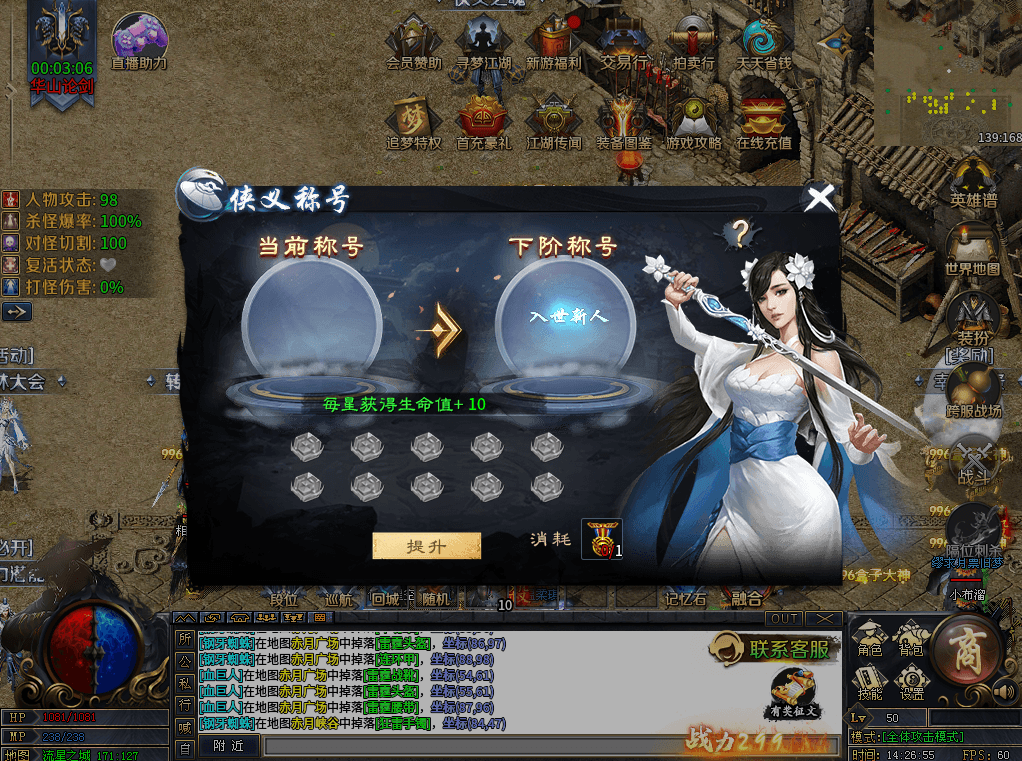Open 在线充值 online recharge
The width and height of the screenshot is (1022, 761).
764,122
